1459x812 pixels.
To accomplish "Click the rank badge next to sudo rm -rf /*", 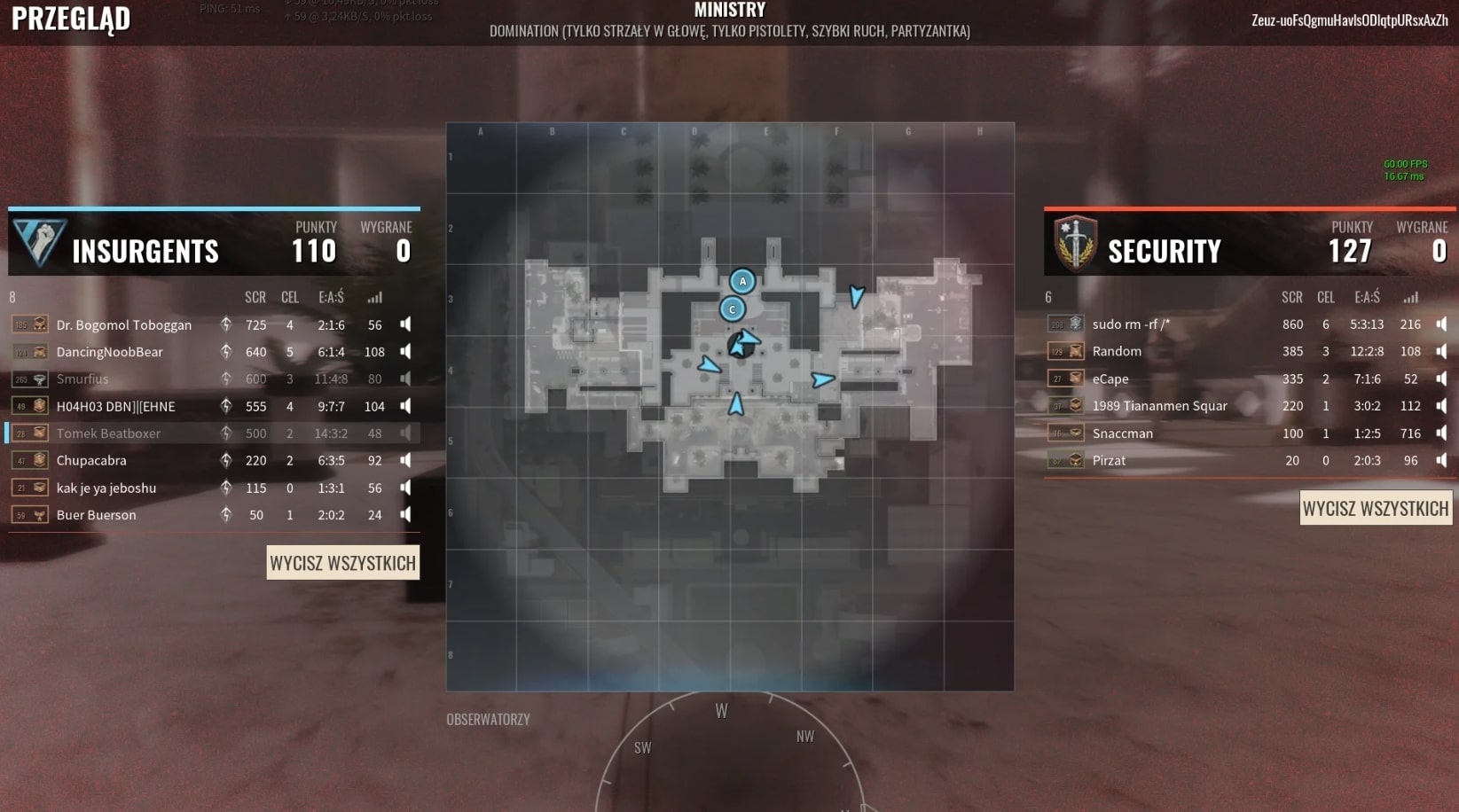I will click(1065, 324).
